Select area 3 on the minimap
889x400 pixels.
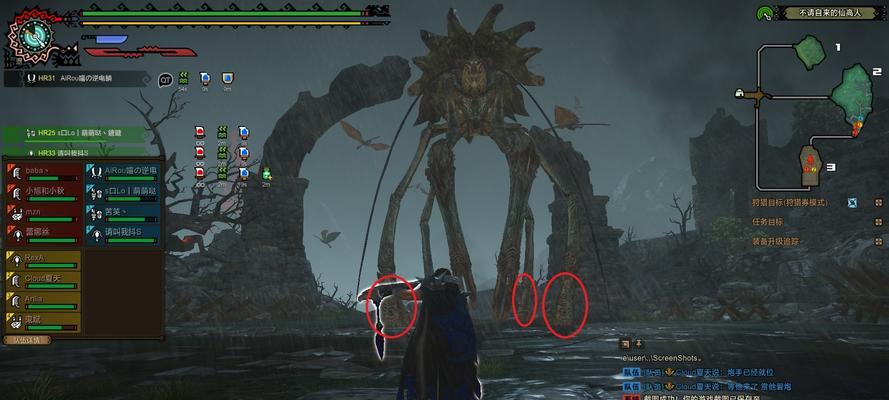811,158
